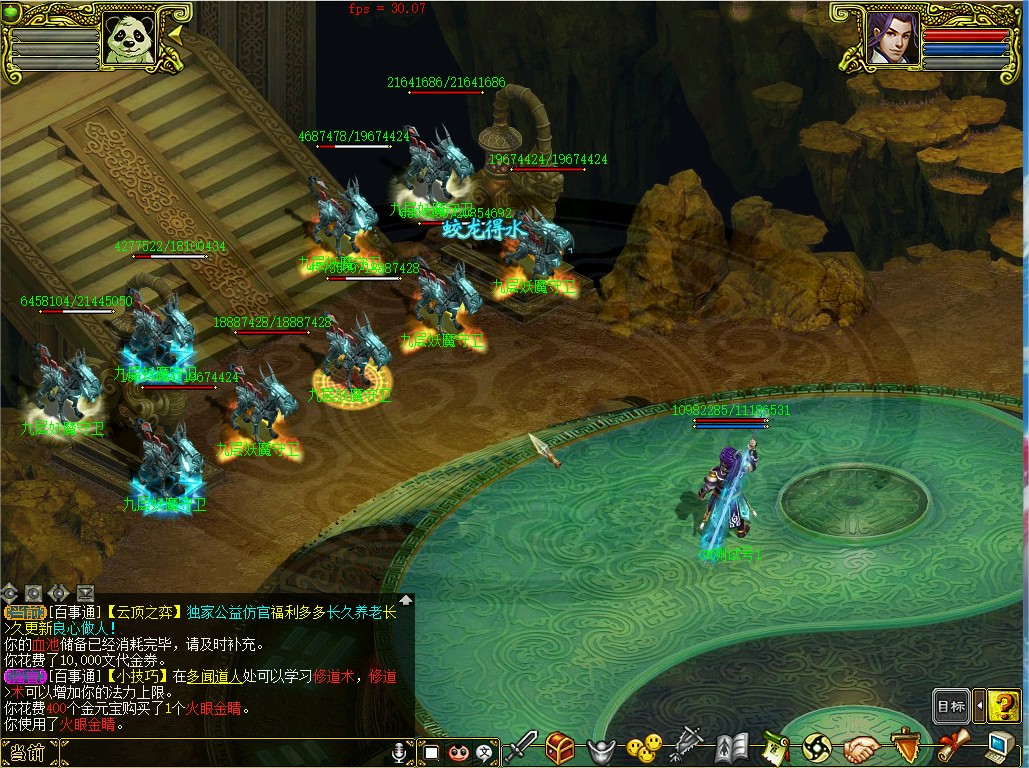Image resolution: width=1029 pixels, height=768 pixels.
Task: Click the orange arrowhead badge icon
Action: [x=906, y=746]
